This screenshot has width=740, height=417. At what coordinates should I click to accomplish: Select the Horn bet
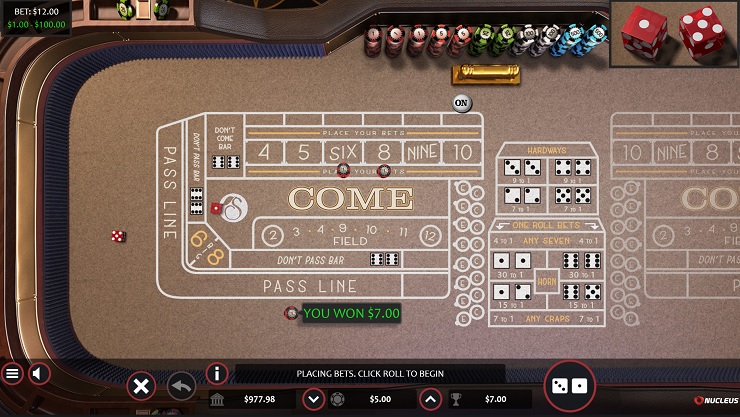pyautogui.click(x=547, y=280)
